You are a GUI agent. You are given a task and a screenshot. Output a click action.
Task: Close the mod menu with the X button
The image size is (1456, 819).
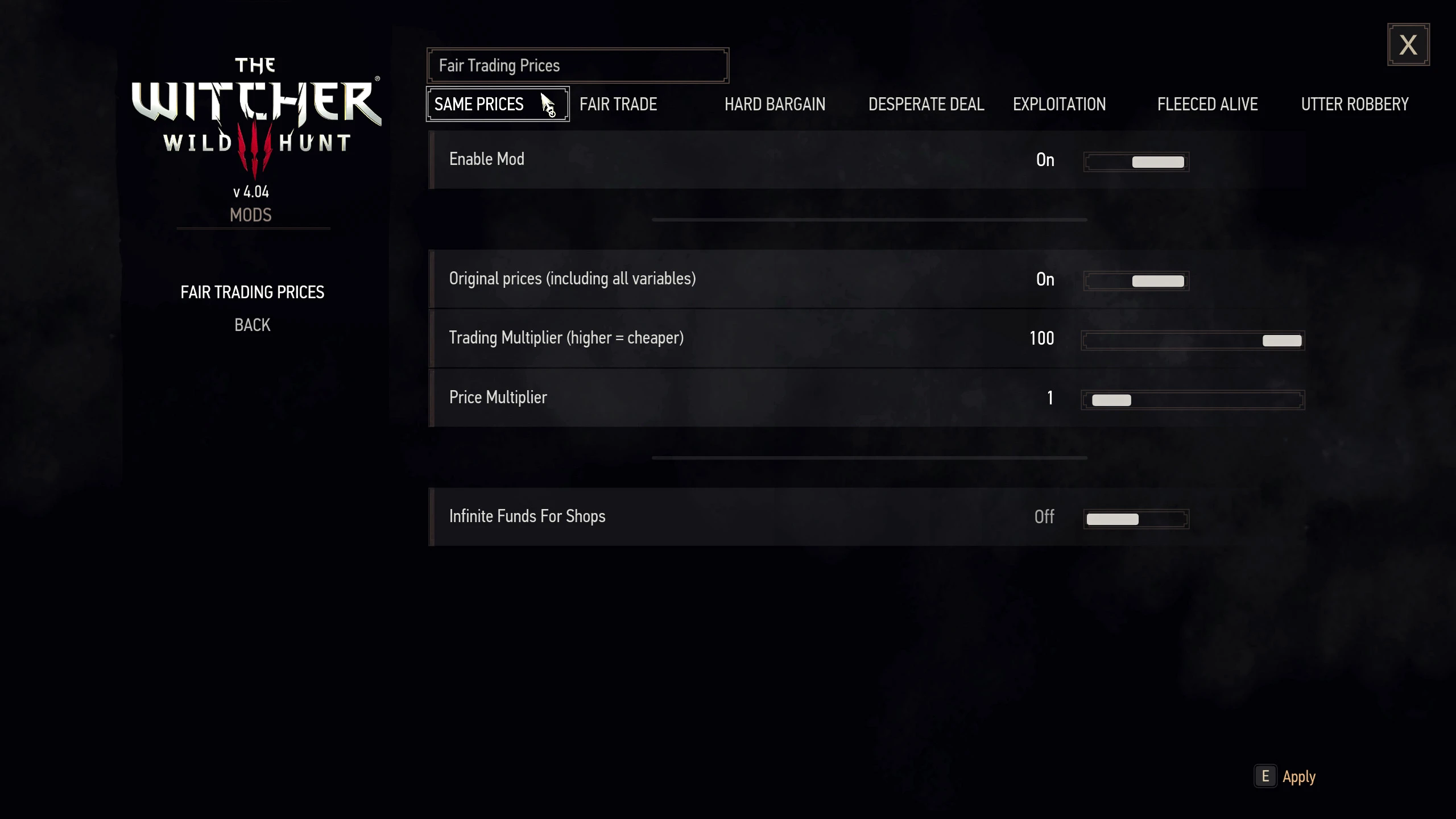pyautogui.click(x=1408, y=45)
